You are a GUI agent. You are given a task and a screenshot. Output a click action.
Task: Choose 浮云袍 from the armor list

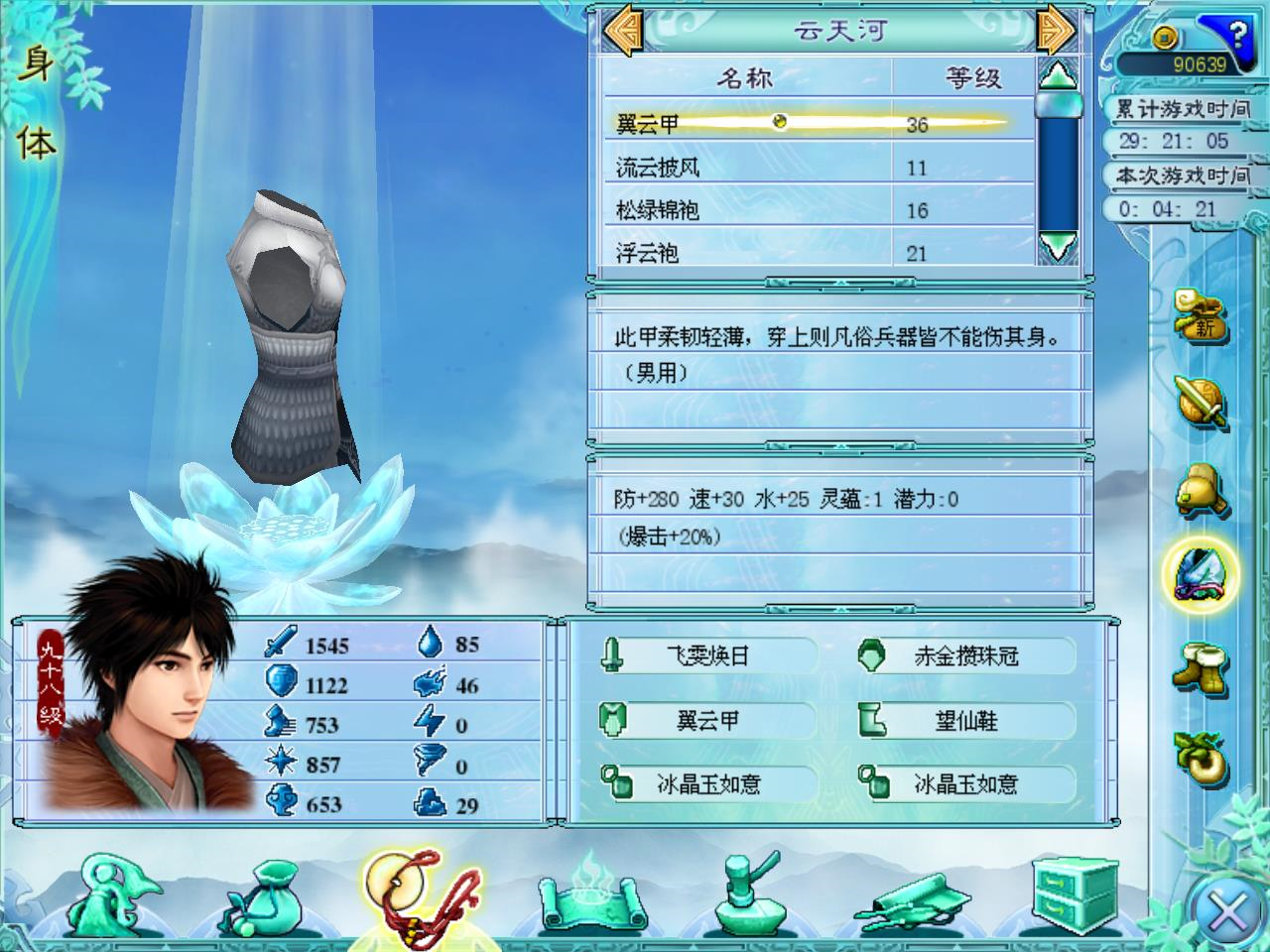648,253
